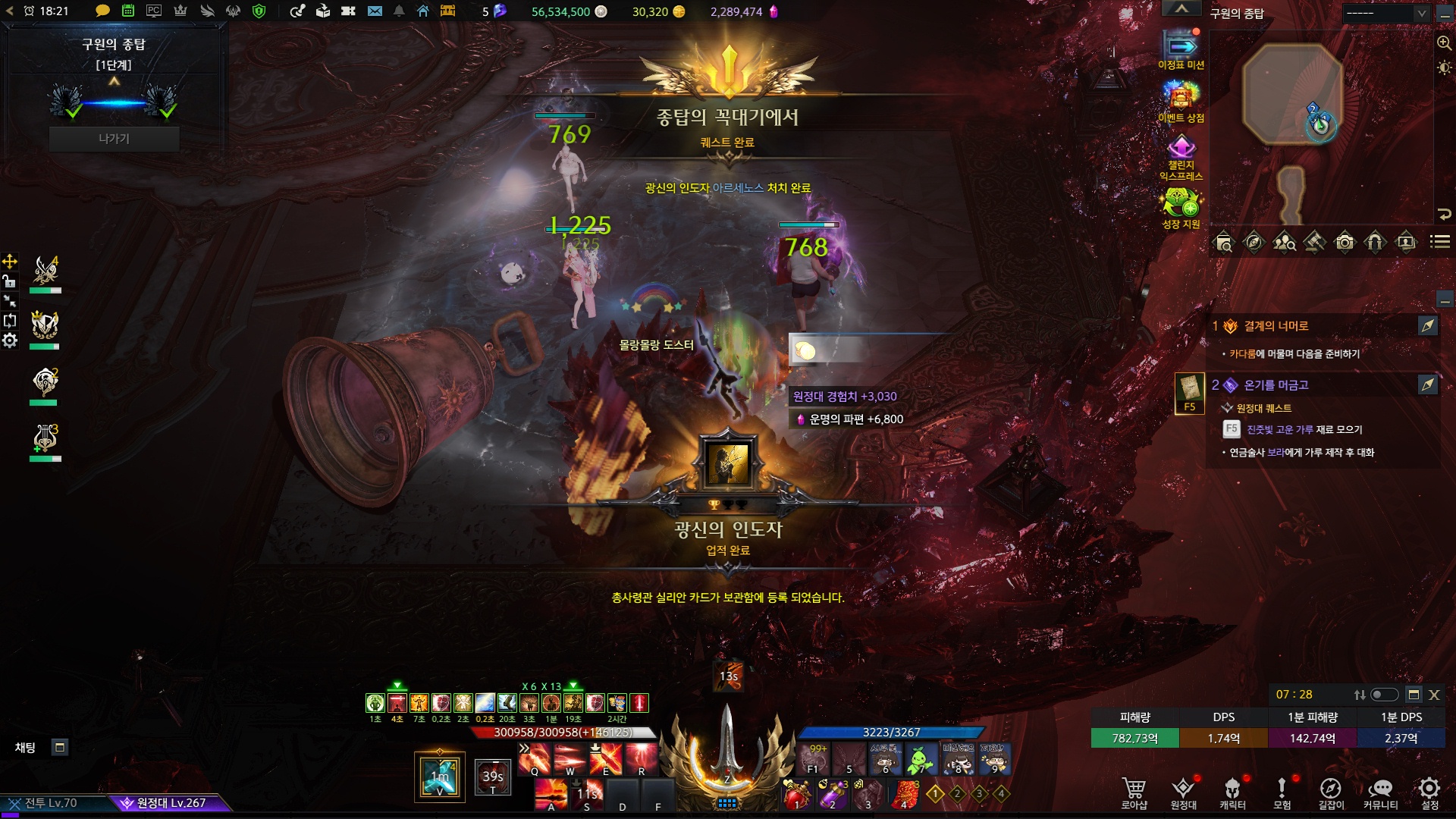1456x819 pixels.
Task: Open the 설정 settings menu
Action: tap(1429, 792)
